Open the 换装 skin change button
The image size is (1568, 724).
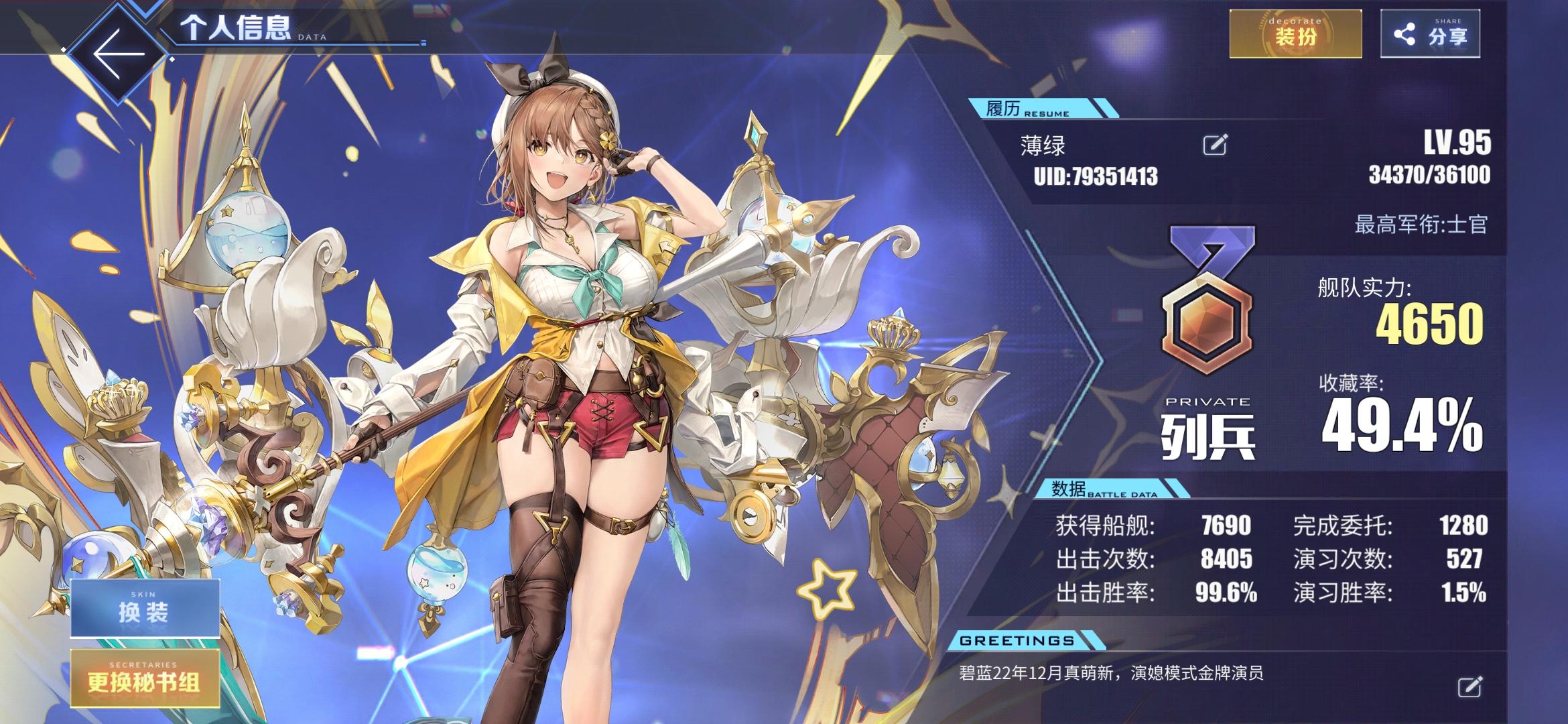click(x=145, y=608)
